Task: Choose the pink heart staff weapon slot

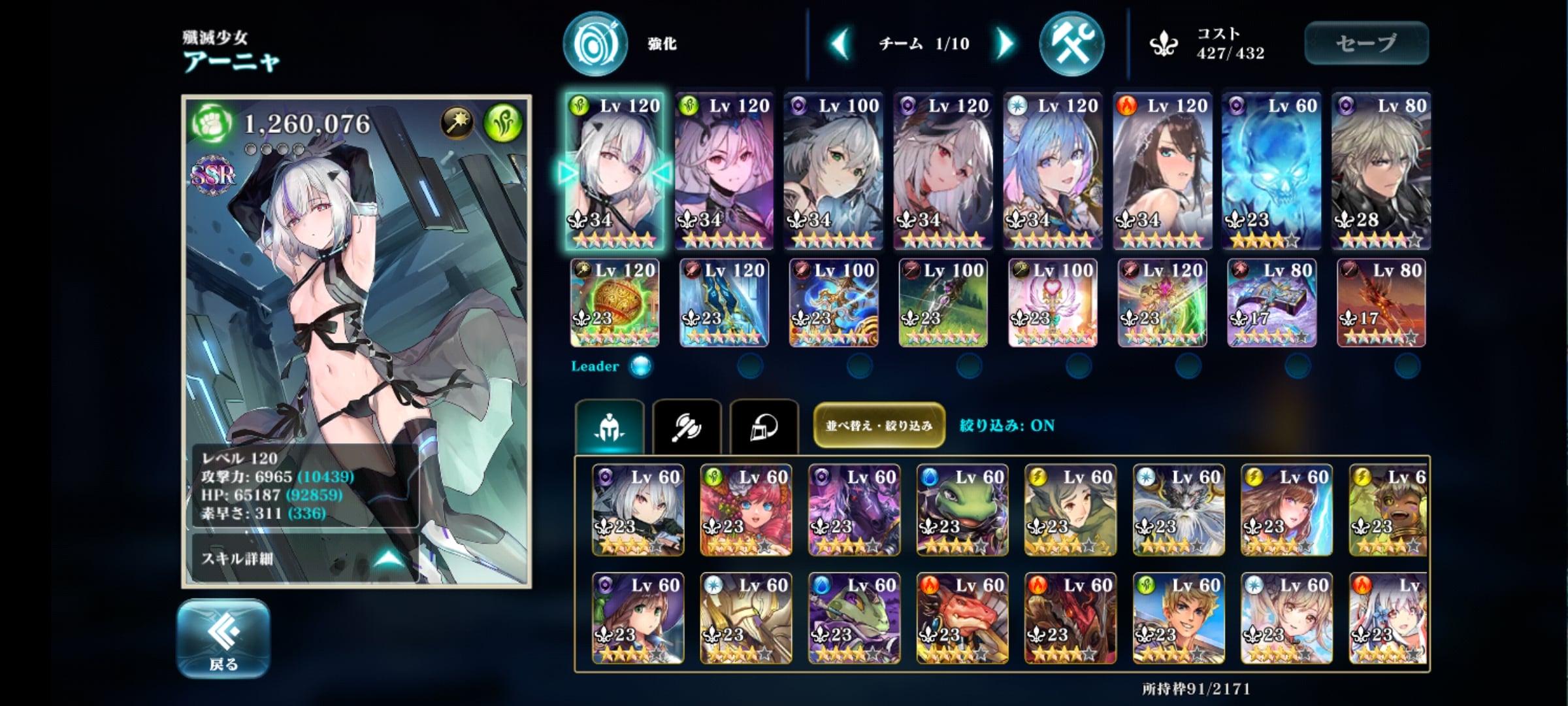Action: tap(1053, 303)
